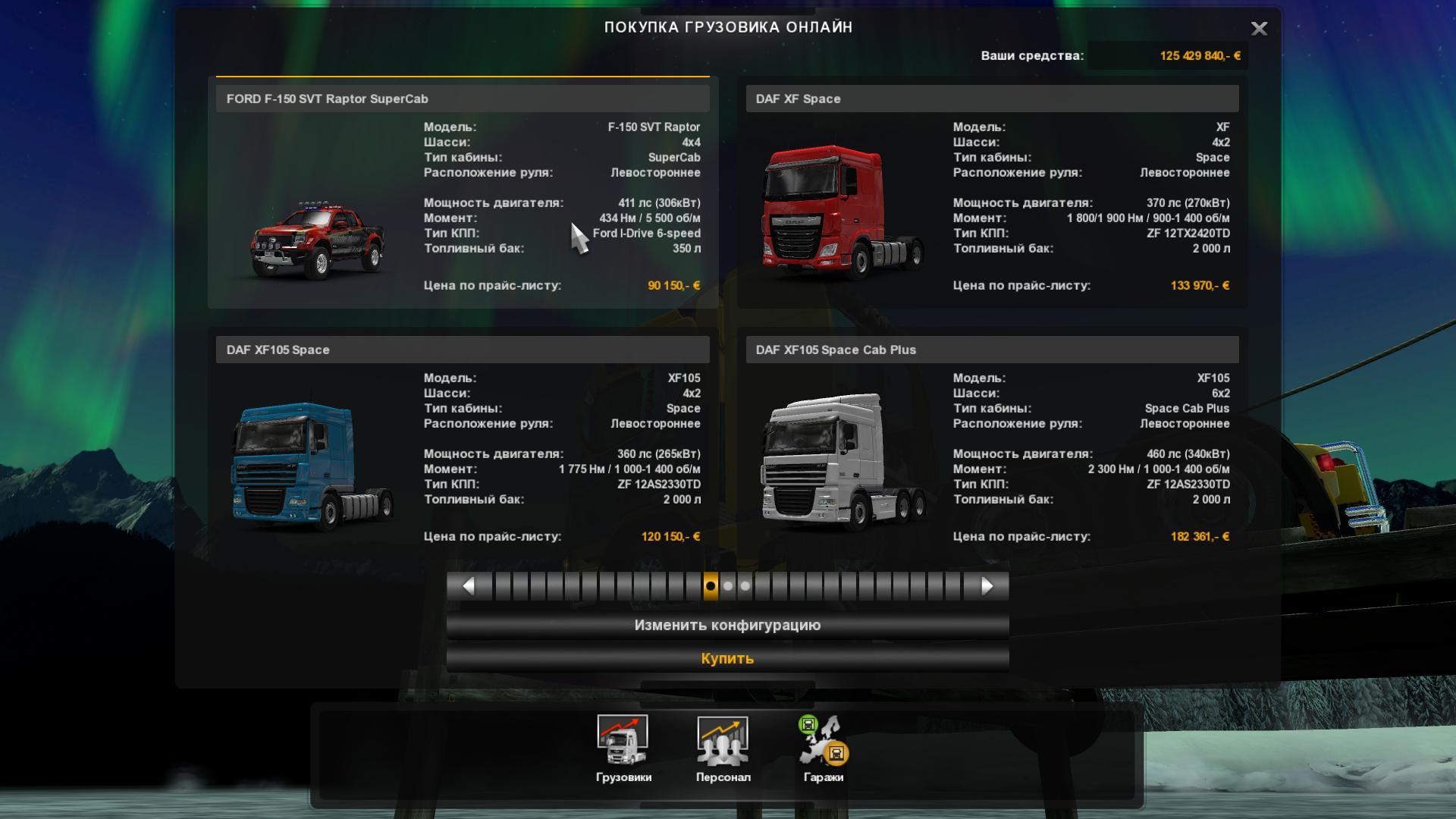
Task: Buy the truck with Купить button
Action: coord(727,658)
